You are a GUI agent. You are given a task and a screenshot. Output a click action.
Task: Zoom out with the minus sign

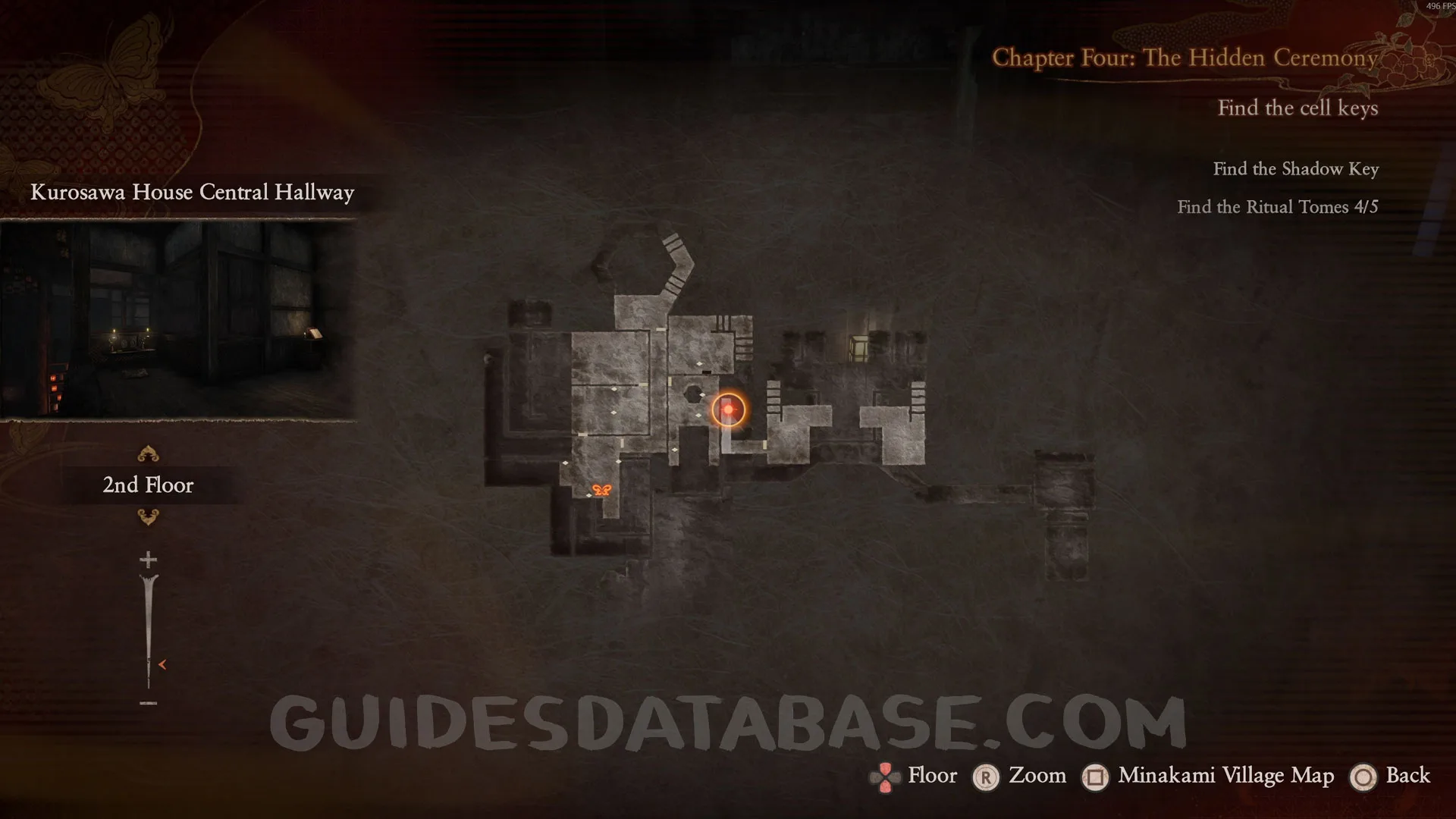(148, 703)
